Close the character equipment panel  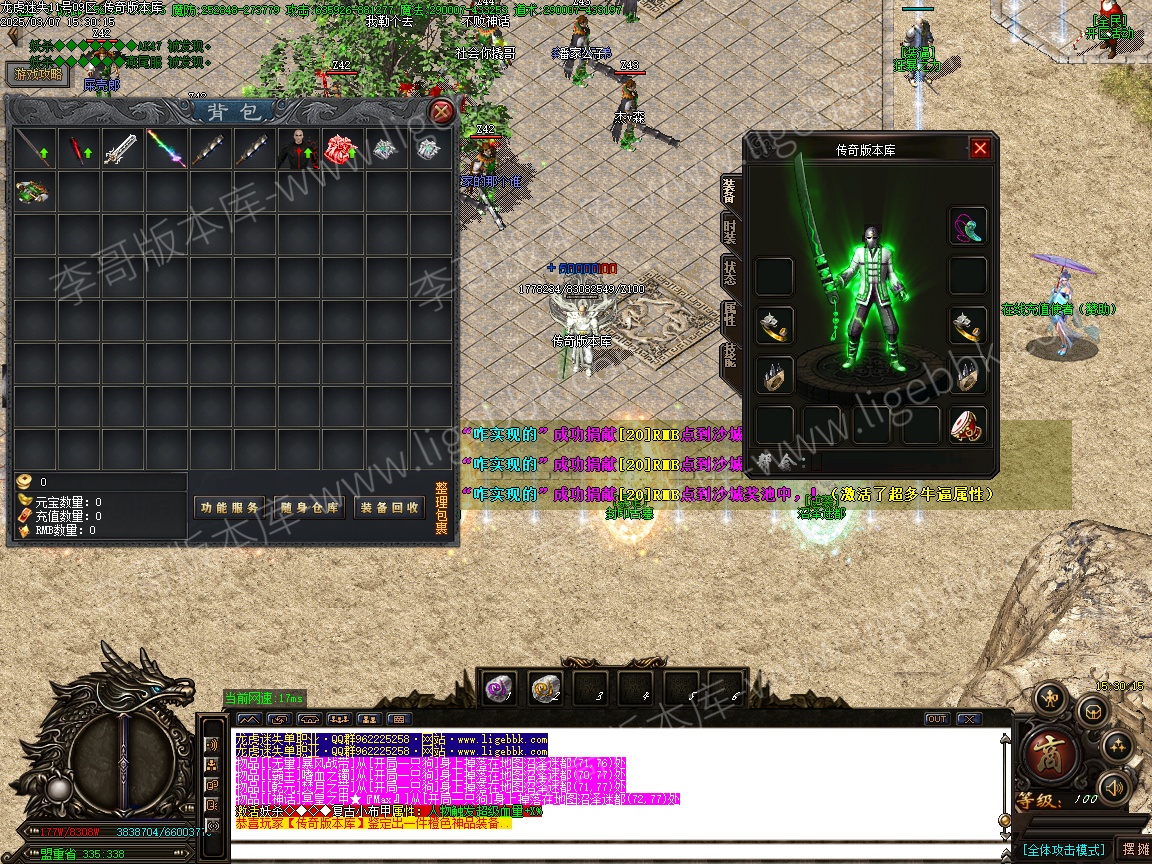(980, 148)
